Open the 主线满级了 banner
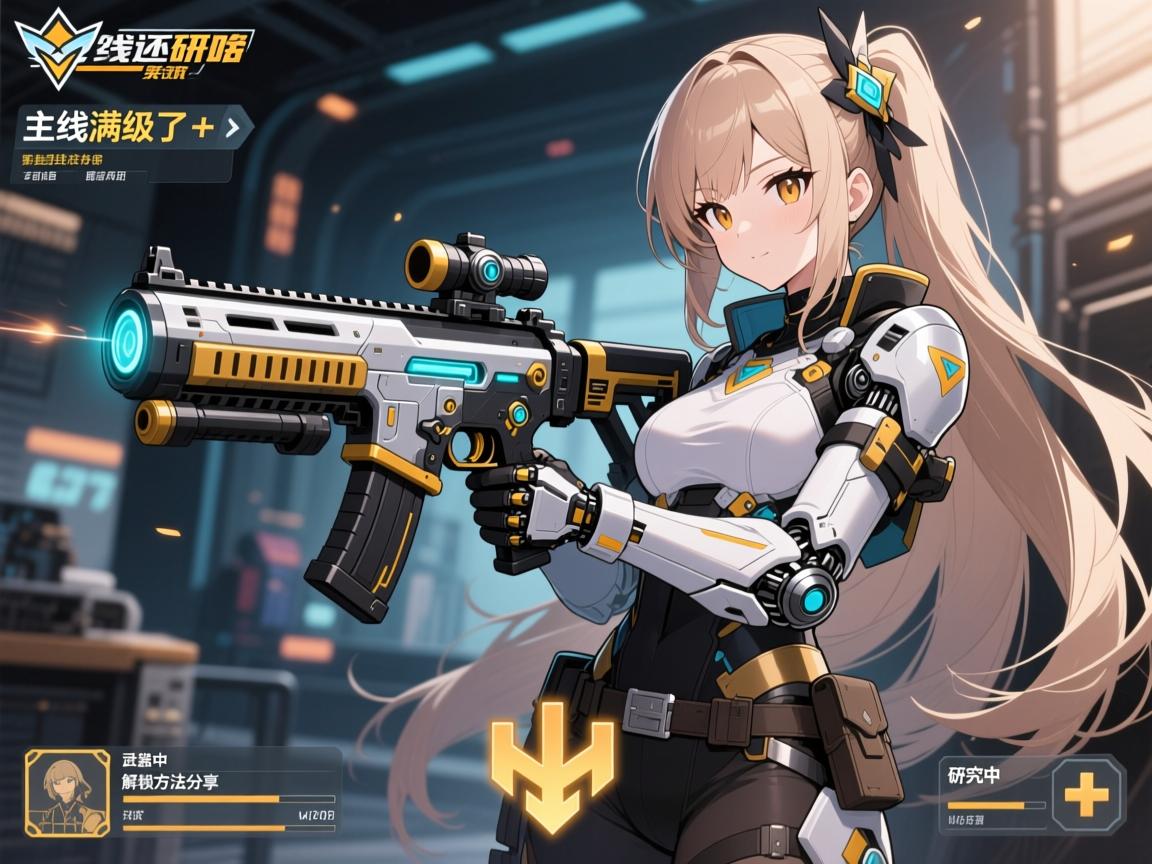This screenshot has width=1152, height=864. click(115, 128)
